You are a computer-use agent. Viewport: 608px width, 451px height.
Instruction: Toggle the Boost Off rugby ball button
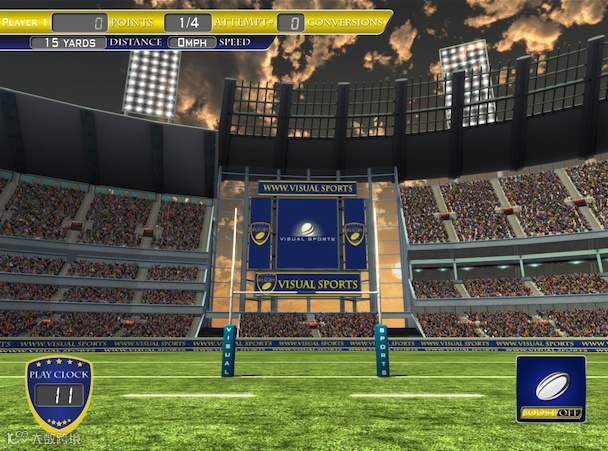tap(551, 389)
